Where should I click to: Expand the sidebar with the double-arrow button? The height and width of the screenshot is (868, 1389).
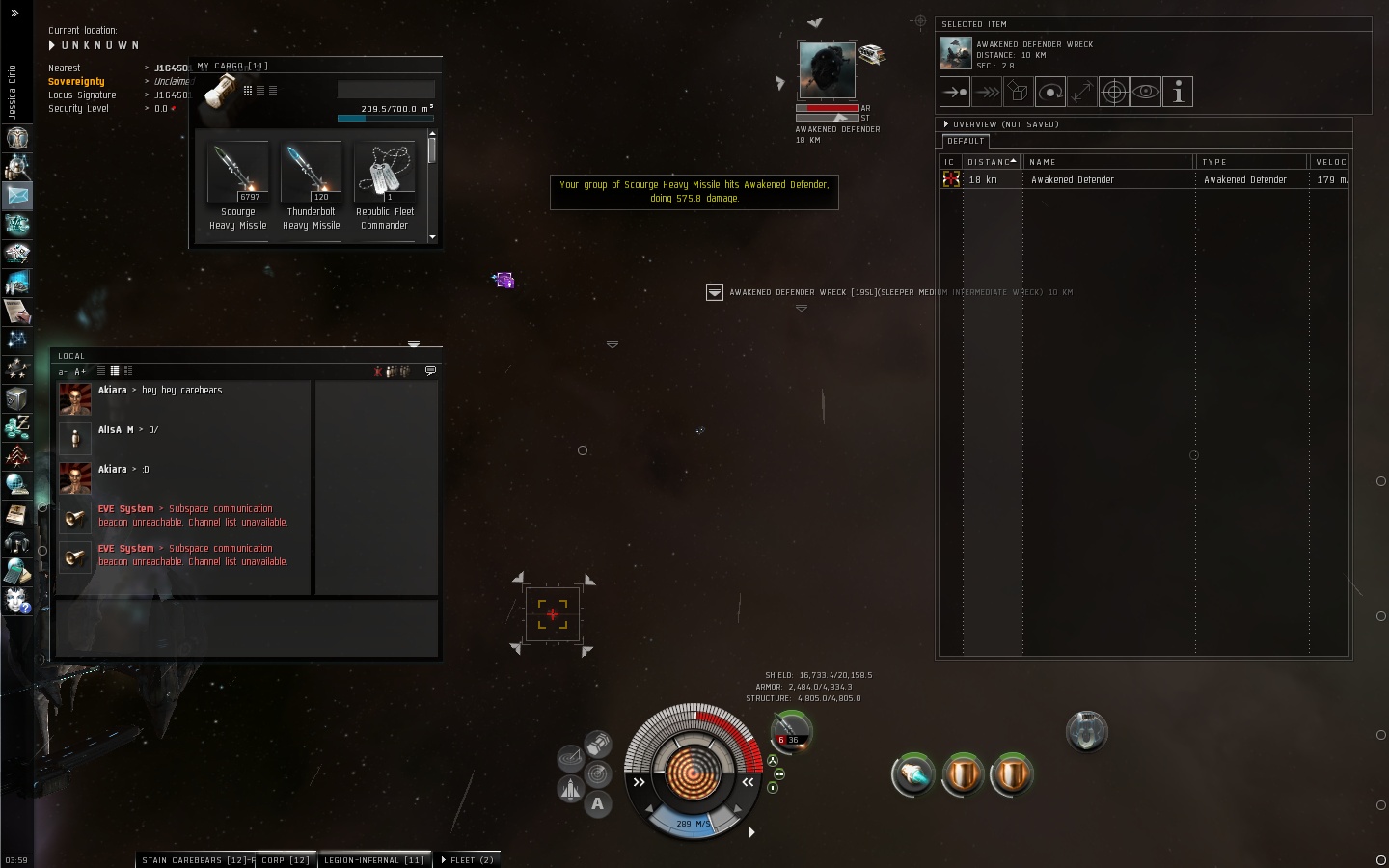[14, 14]
